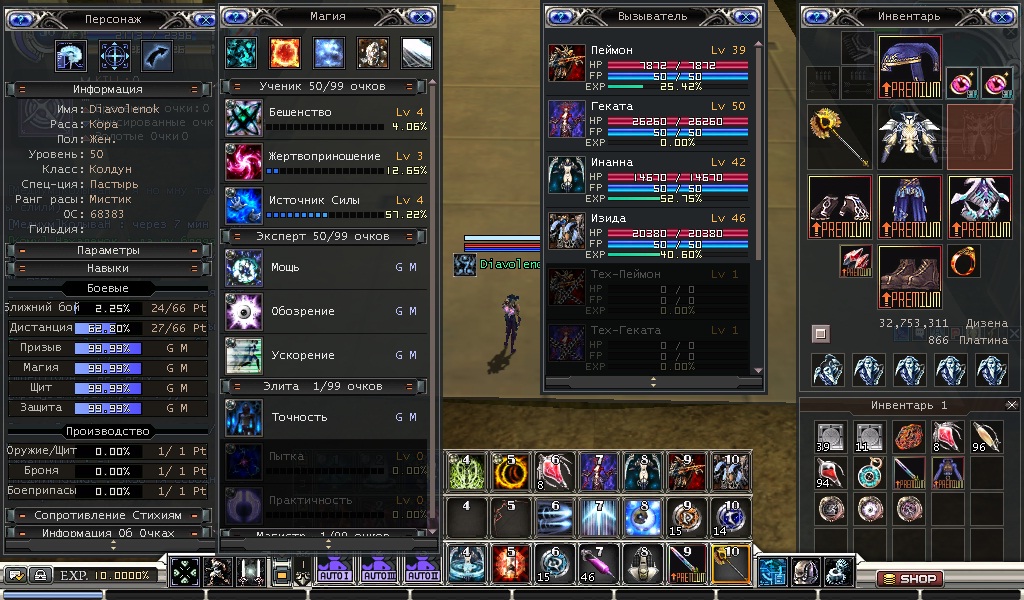Viewport: 1024px width, 600px height.
Task: Close the Инвентарь inventory window
Action: pos(1001,17)
